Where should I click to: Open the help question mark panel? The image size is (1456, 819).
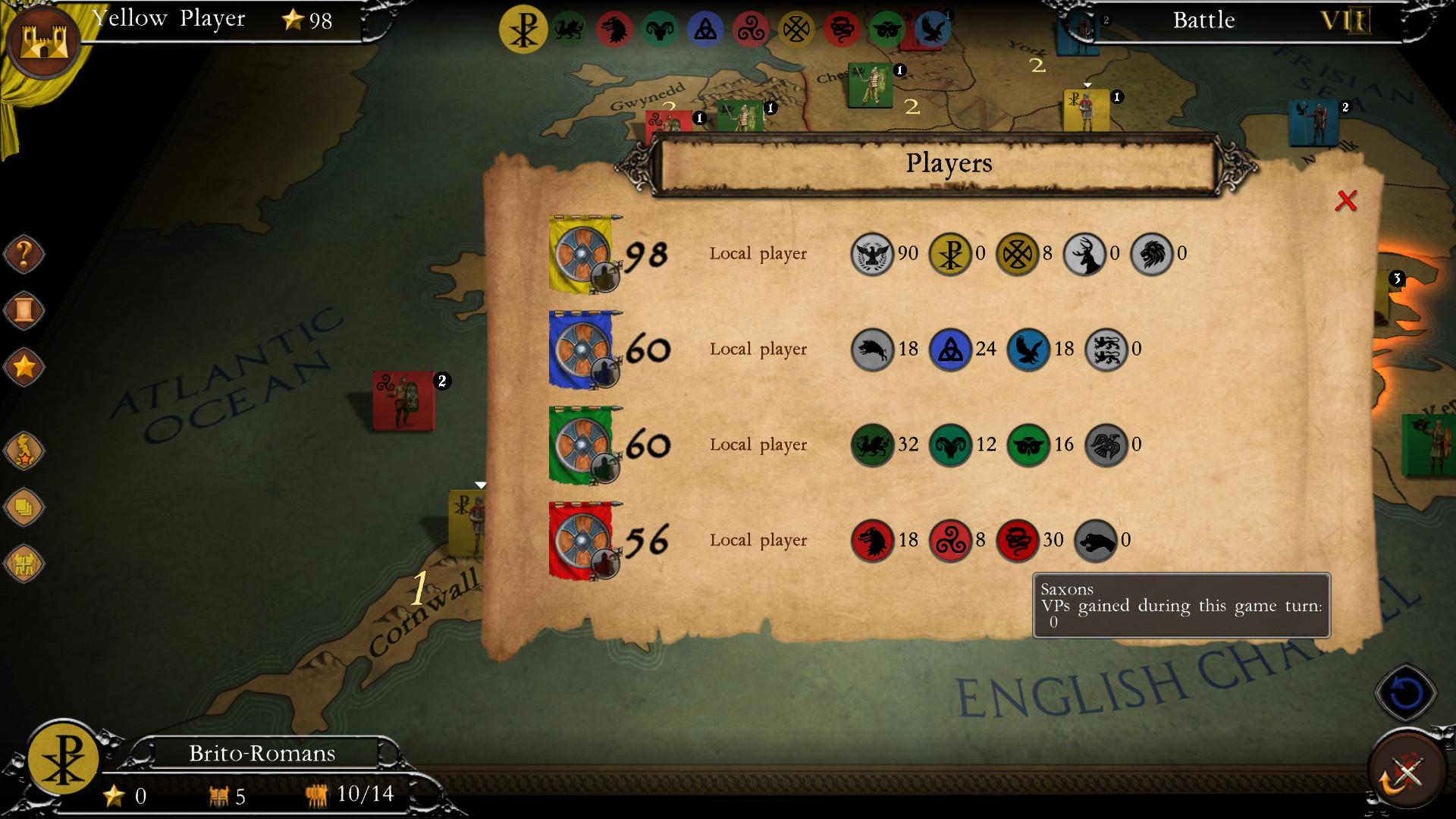pos(23,254)
